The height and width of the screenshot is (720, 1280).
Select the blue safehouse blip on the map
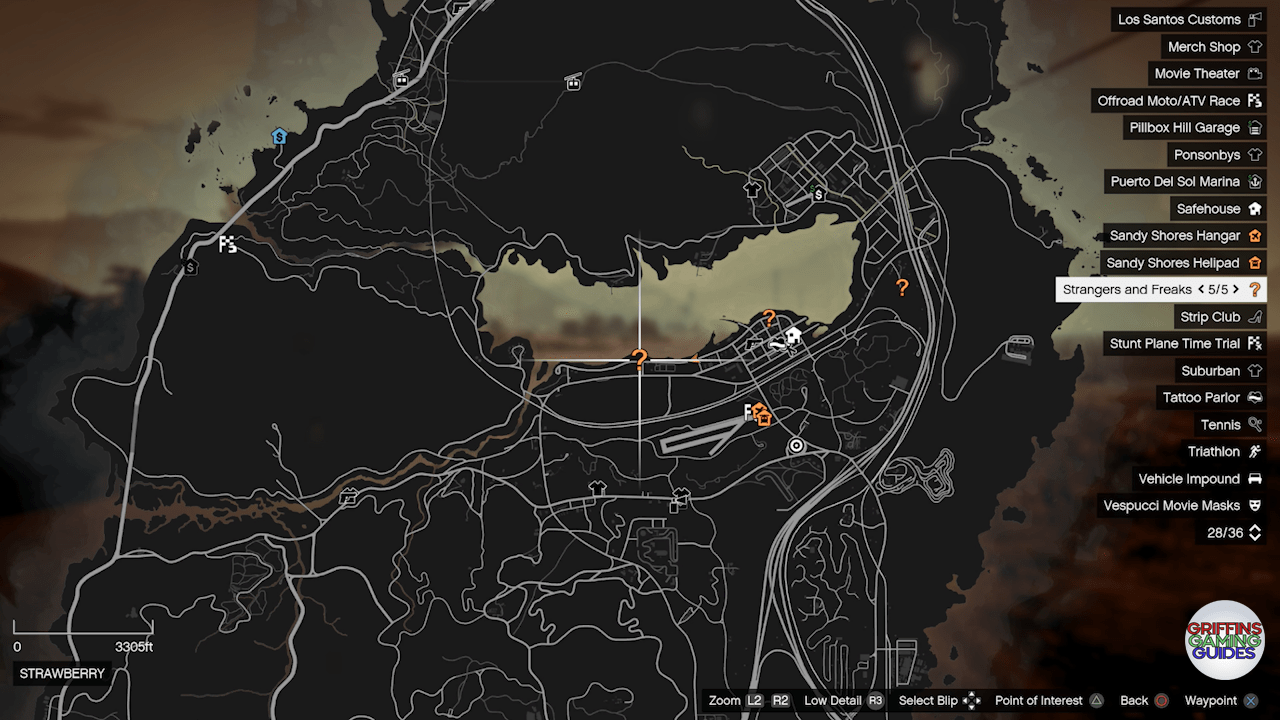(x=279, y=136)
